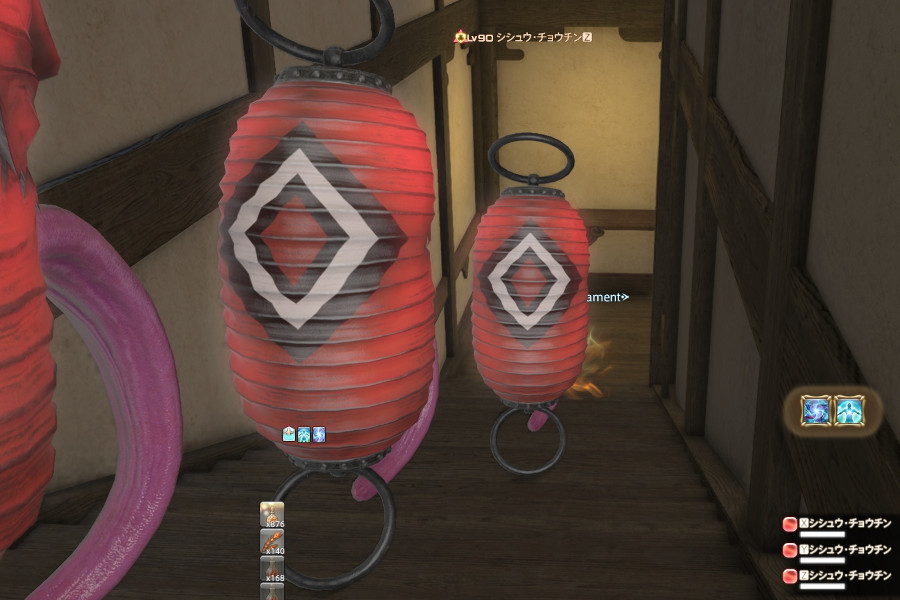
Task: Select the orange feather item x140
Action: pyautogui.click(x=273, y=543)
